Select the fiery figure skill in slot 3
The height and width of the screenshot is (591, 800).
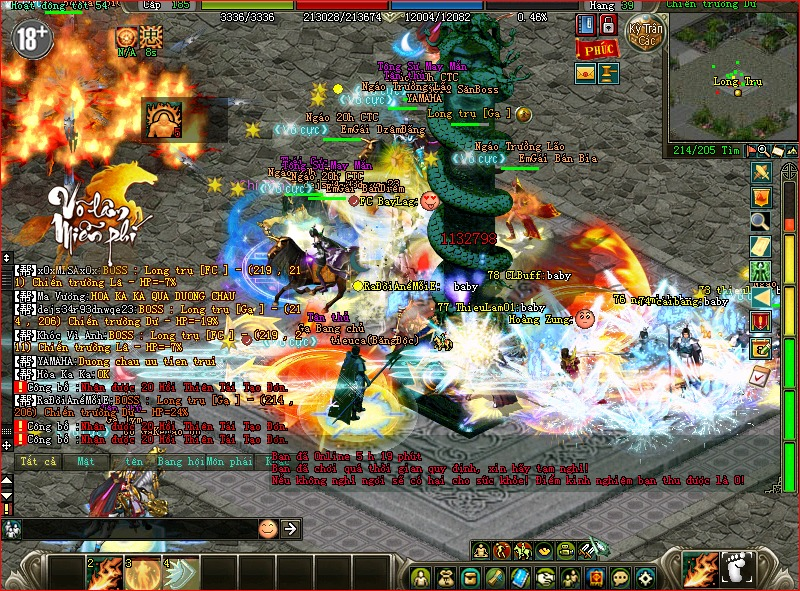coord(142,574)
